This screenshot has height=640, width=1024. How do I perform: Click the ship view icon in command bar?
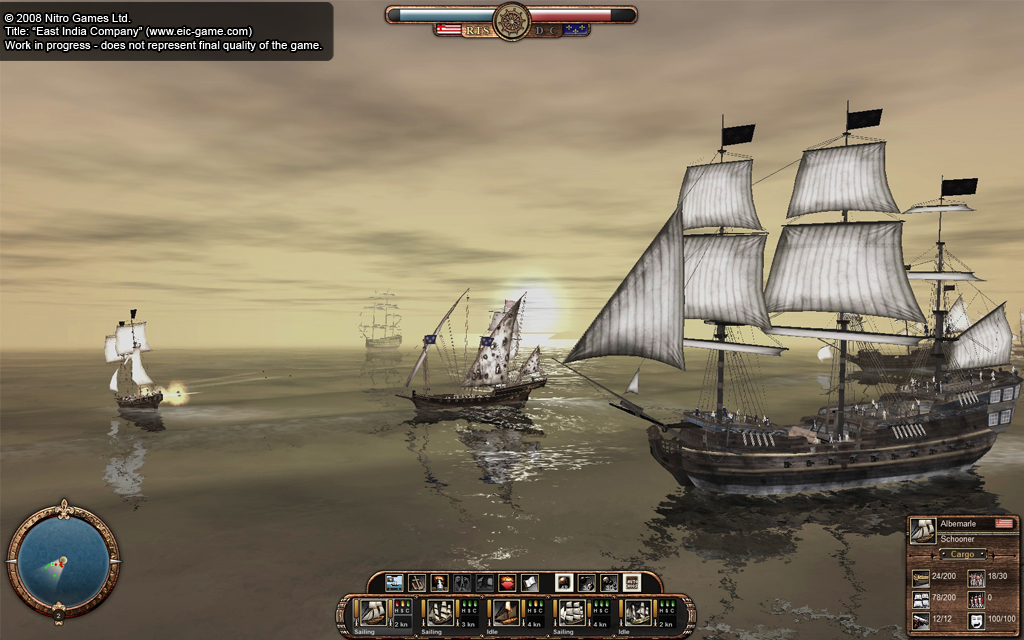pyautogui.click(x=394, y=583)
